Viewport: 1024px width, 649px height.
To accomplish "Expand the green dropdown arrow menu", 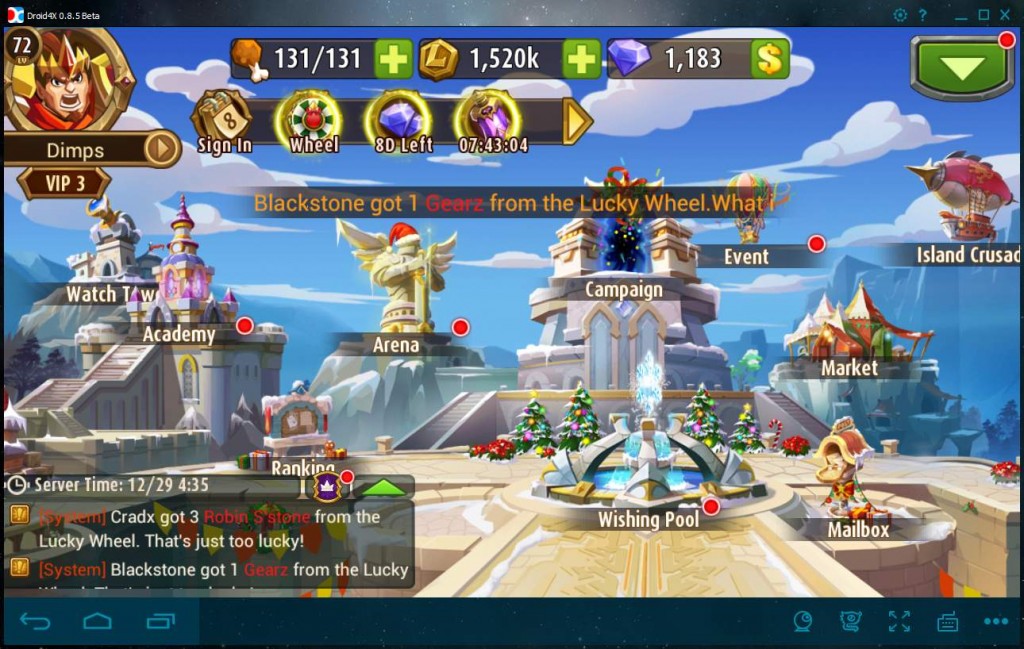I will tap(961, 68).
